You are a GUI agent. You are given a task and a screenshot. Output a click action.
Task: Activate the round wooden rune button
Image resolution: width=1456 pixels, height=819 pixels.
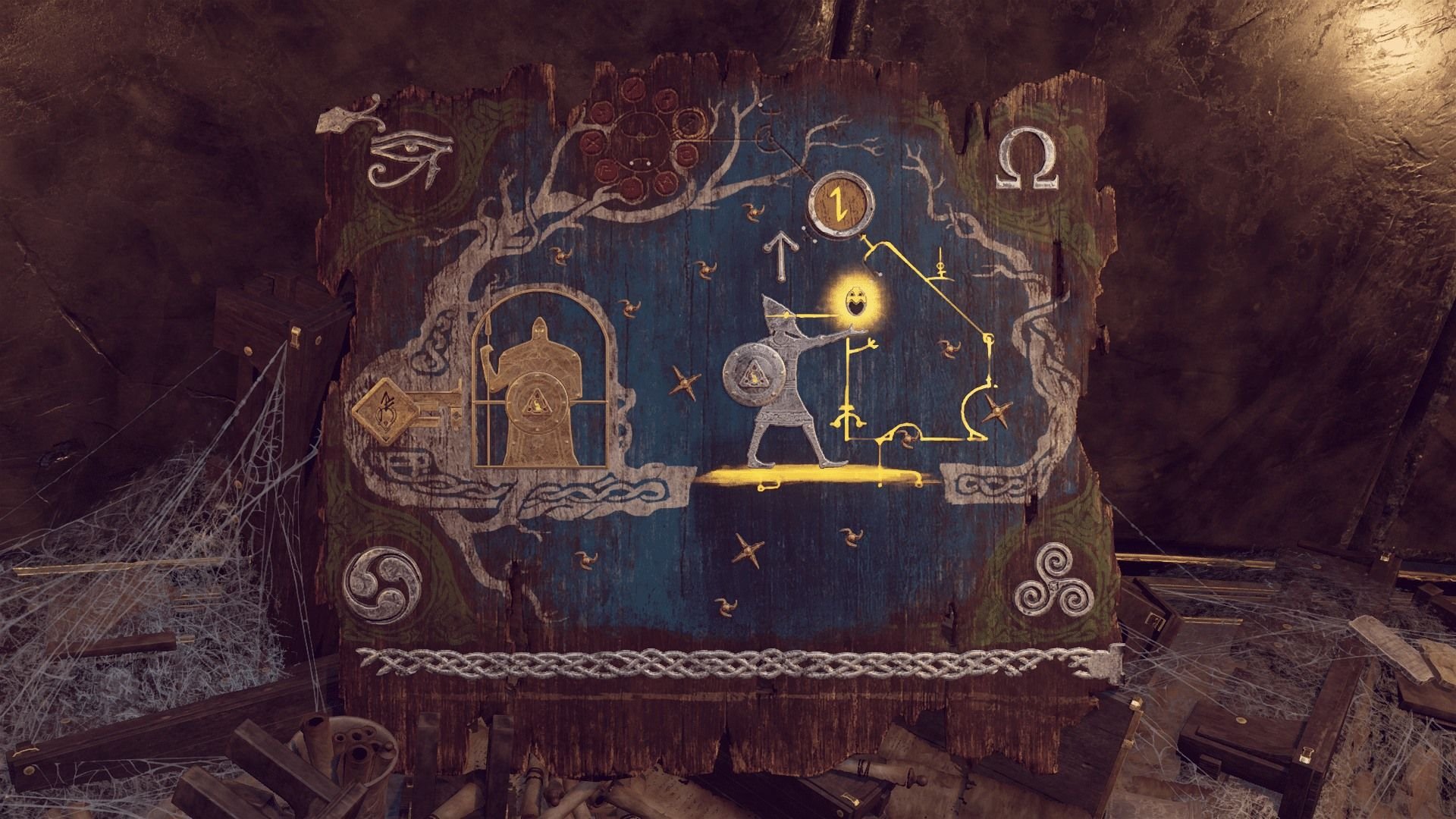click(x=839, y=203)
